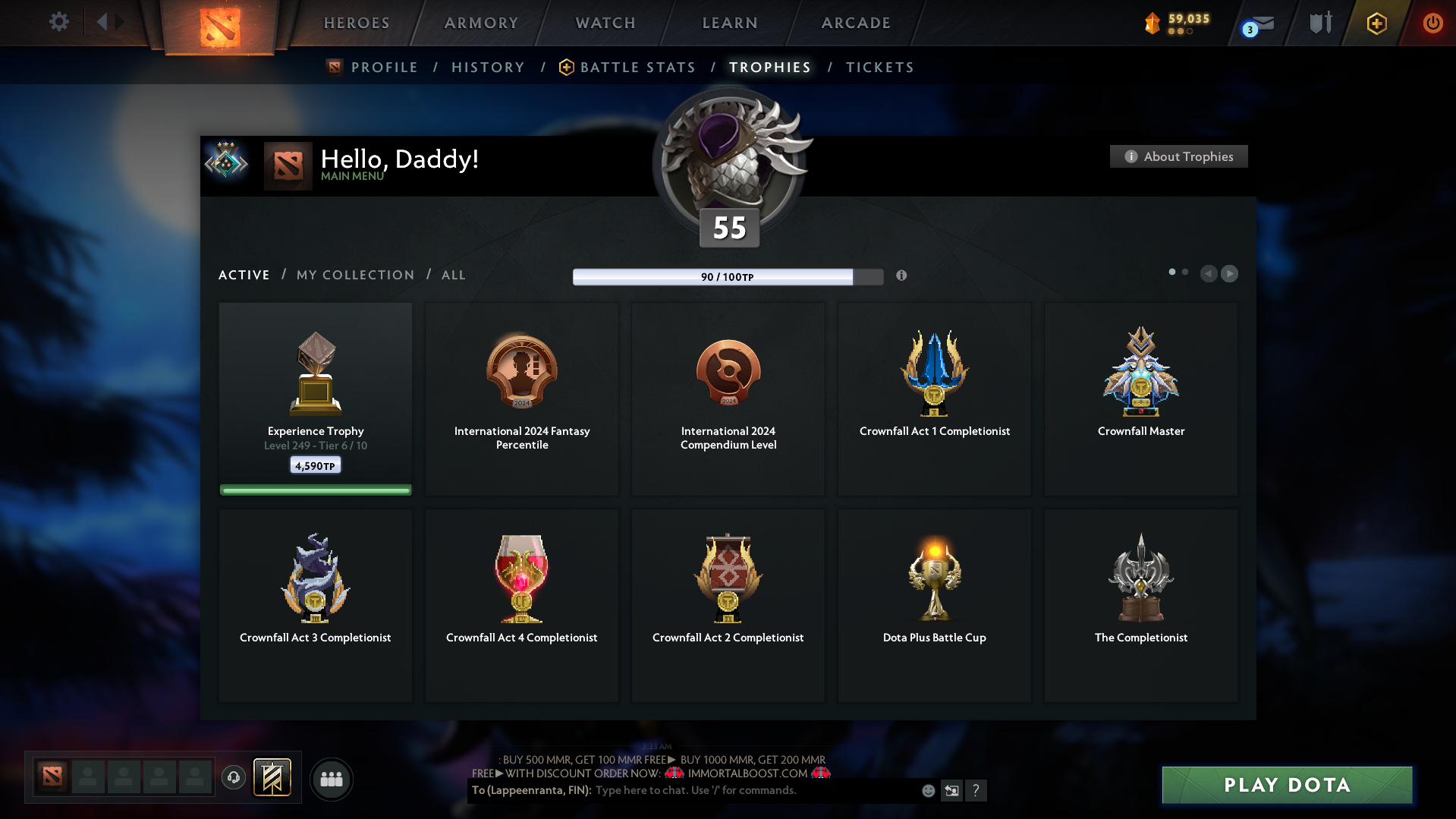Click the chat help question mark icon

coord(976,790)
